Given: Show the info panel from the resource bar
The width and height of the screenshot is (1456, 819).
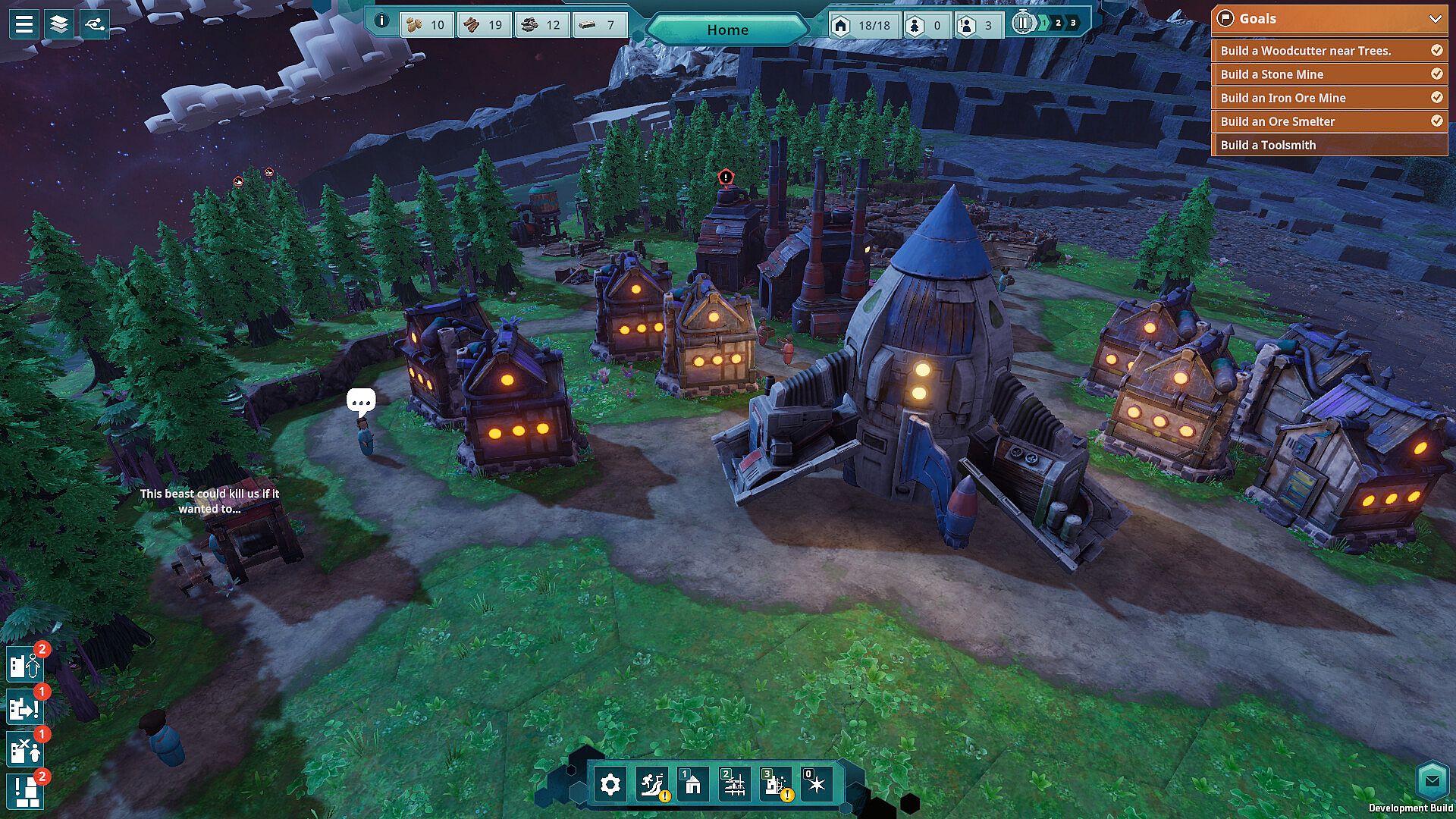Looking at the screenshot, I should click(381, 21).
